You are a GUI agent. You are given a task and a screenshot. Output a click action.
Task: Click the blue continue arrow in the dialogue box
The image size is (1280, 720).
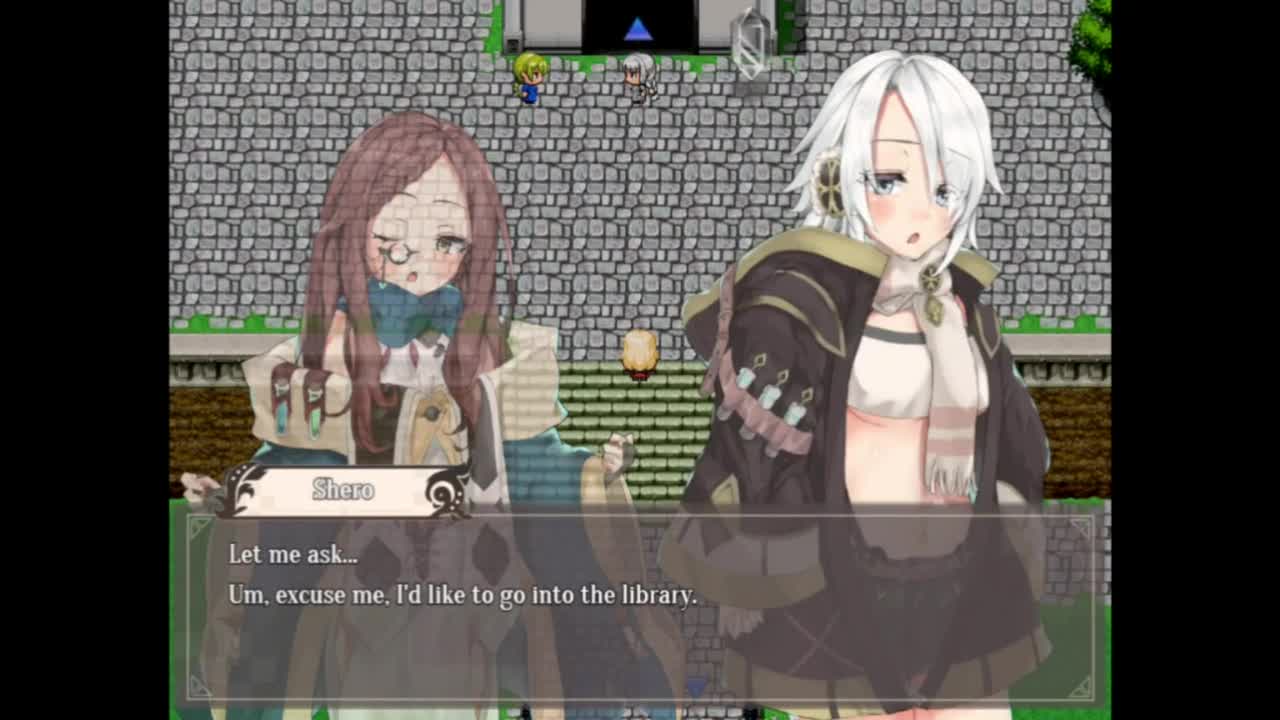tap(696, 687)
